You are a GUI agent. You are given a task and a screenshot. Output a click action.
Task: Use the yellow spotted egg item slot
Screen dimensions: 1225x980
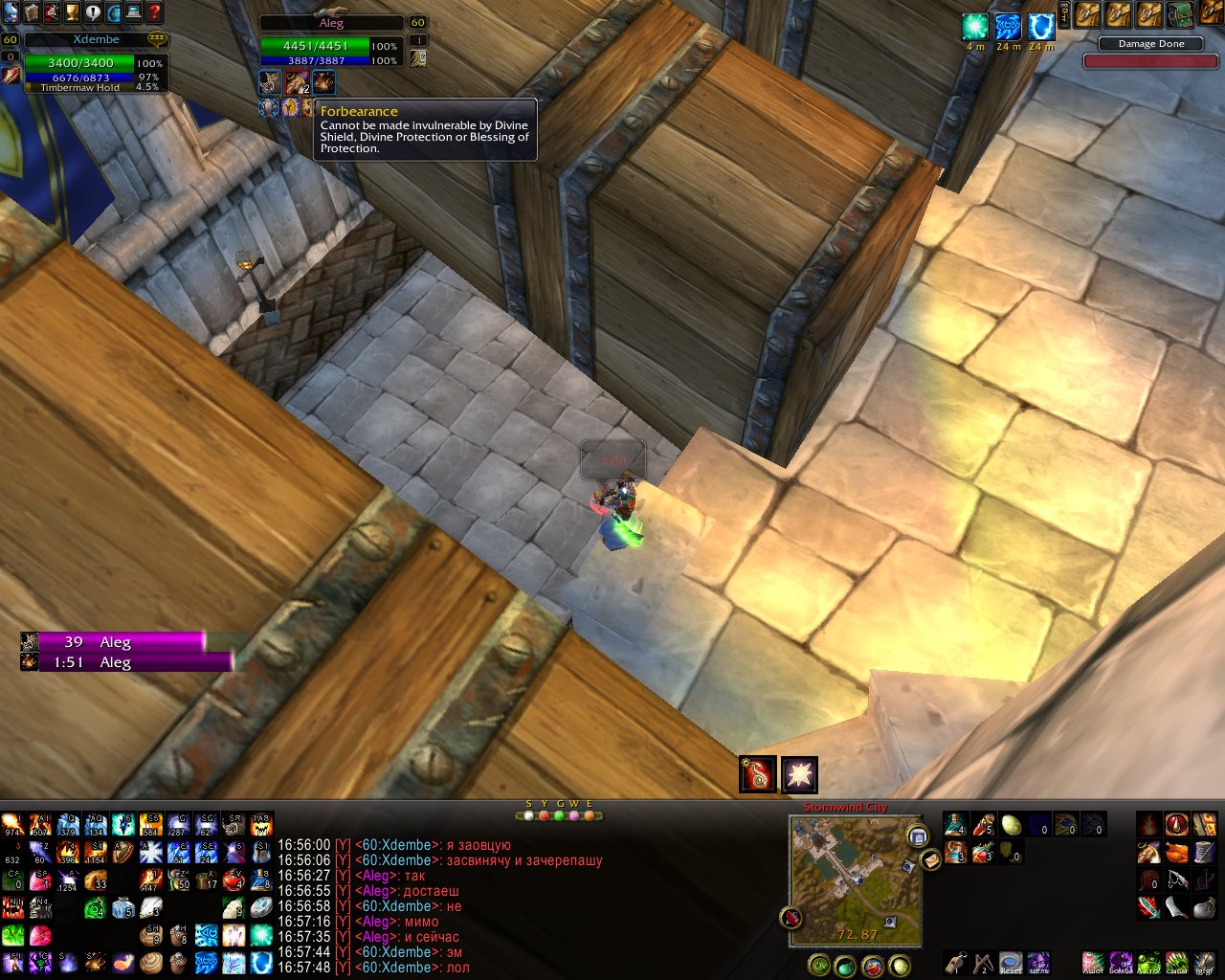[1011, 825]
